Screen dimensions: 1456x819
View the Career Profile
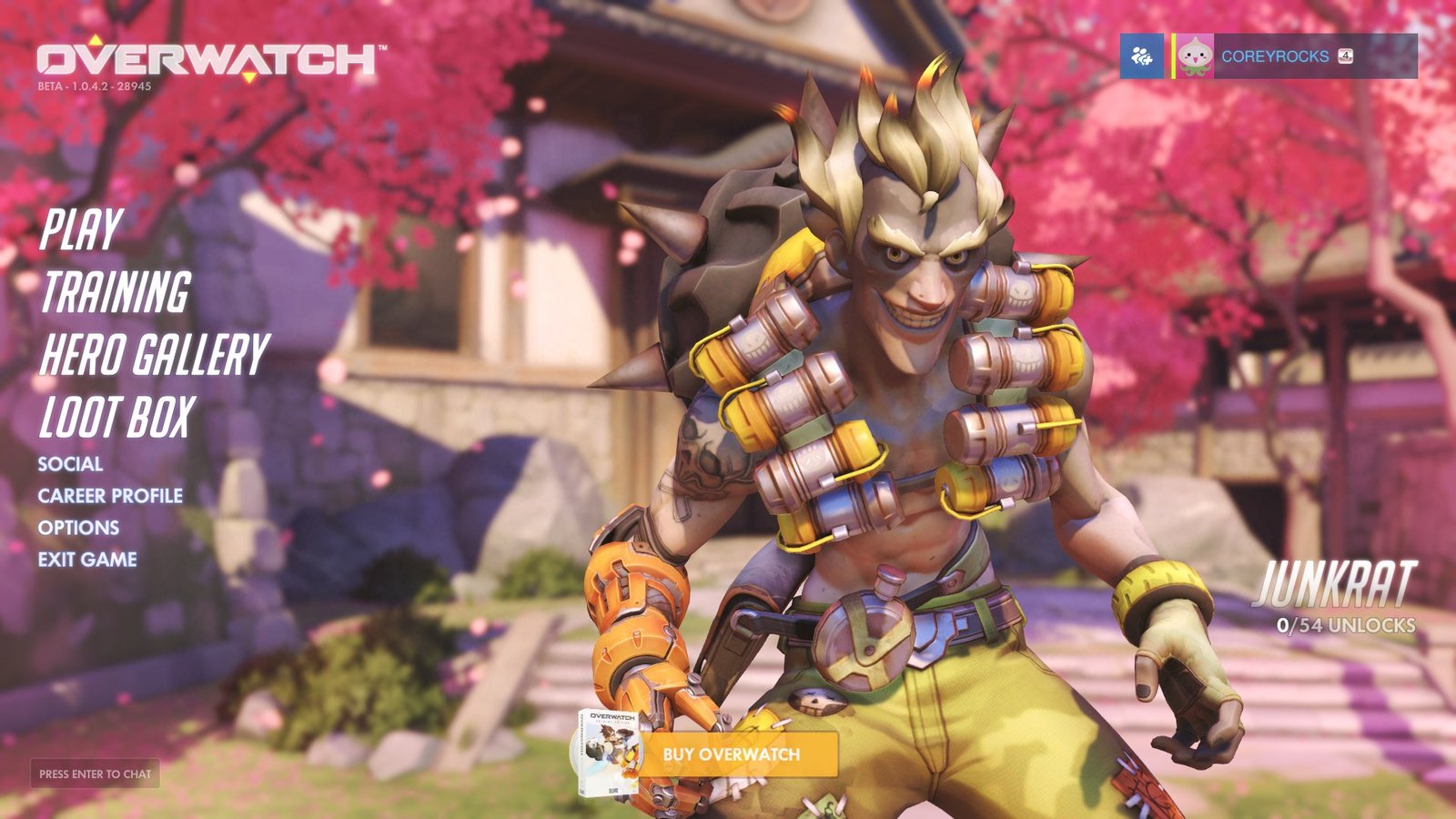point(110,496)
